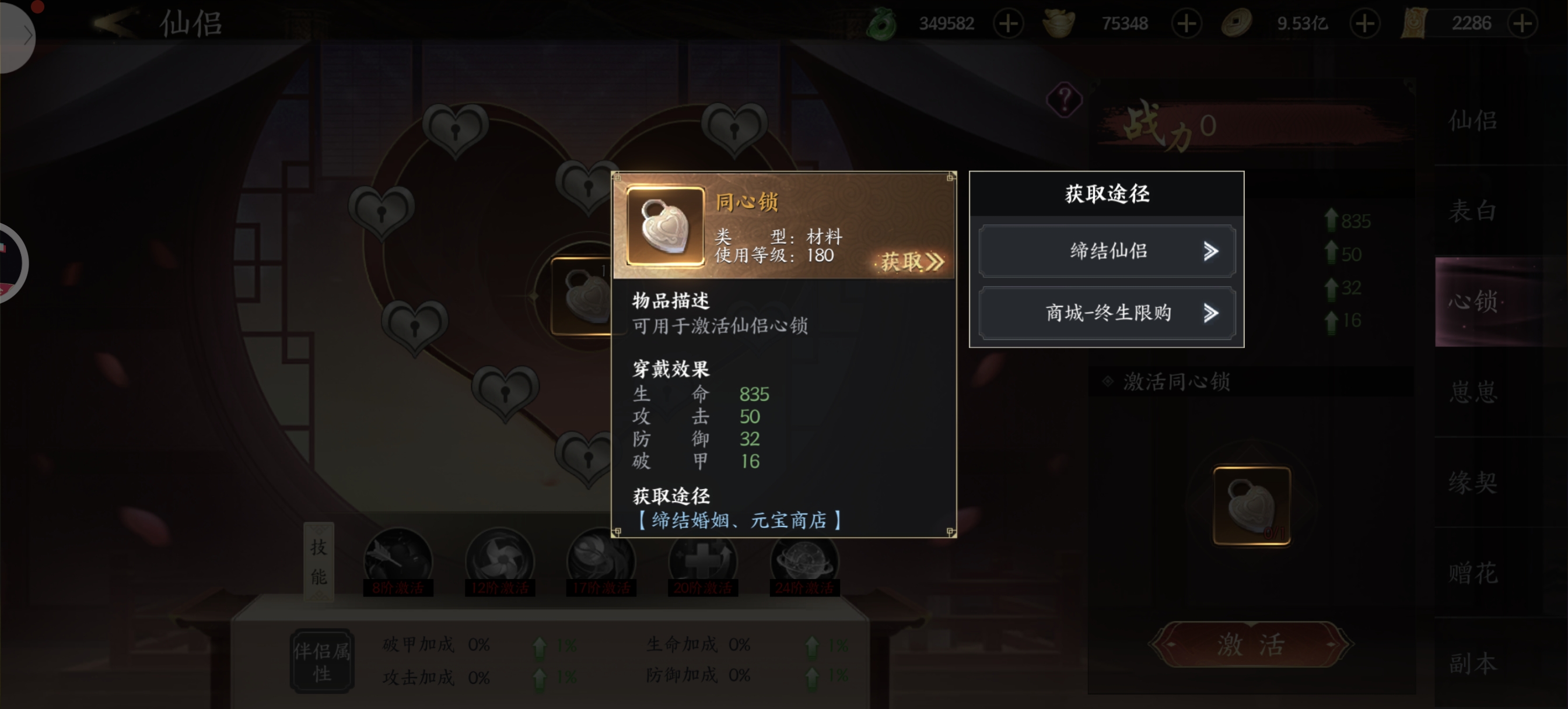
Task: Add more gold ingot currency
Action: click(1186, 24)
